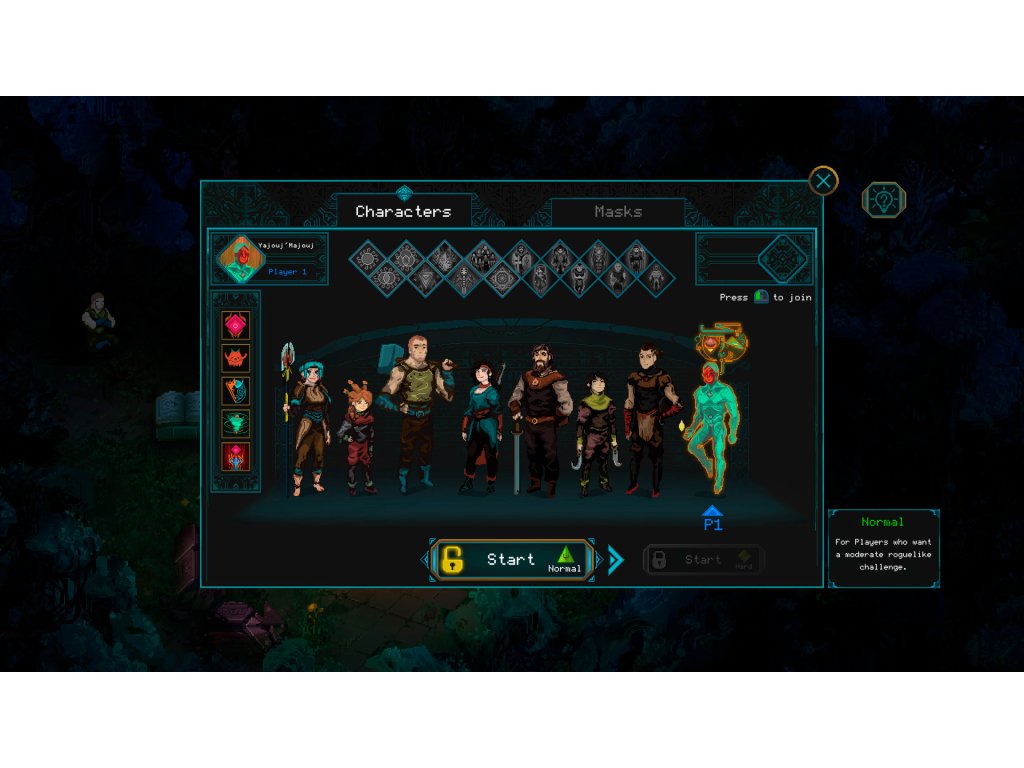Close the character selection window
Image resolution: width=1024 pixels, height=768 pixels.
coord(823,181)
